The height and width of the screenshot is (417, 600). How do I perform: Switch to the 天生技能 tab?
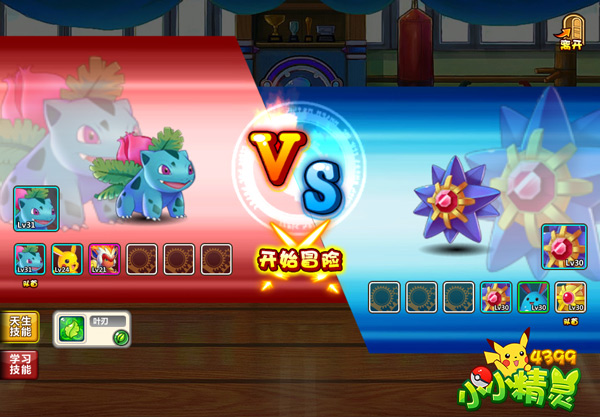(x=21, y=327)
